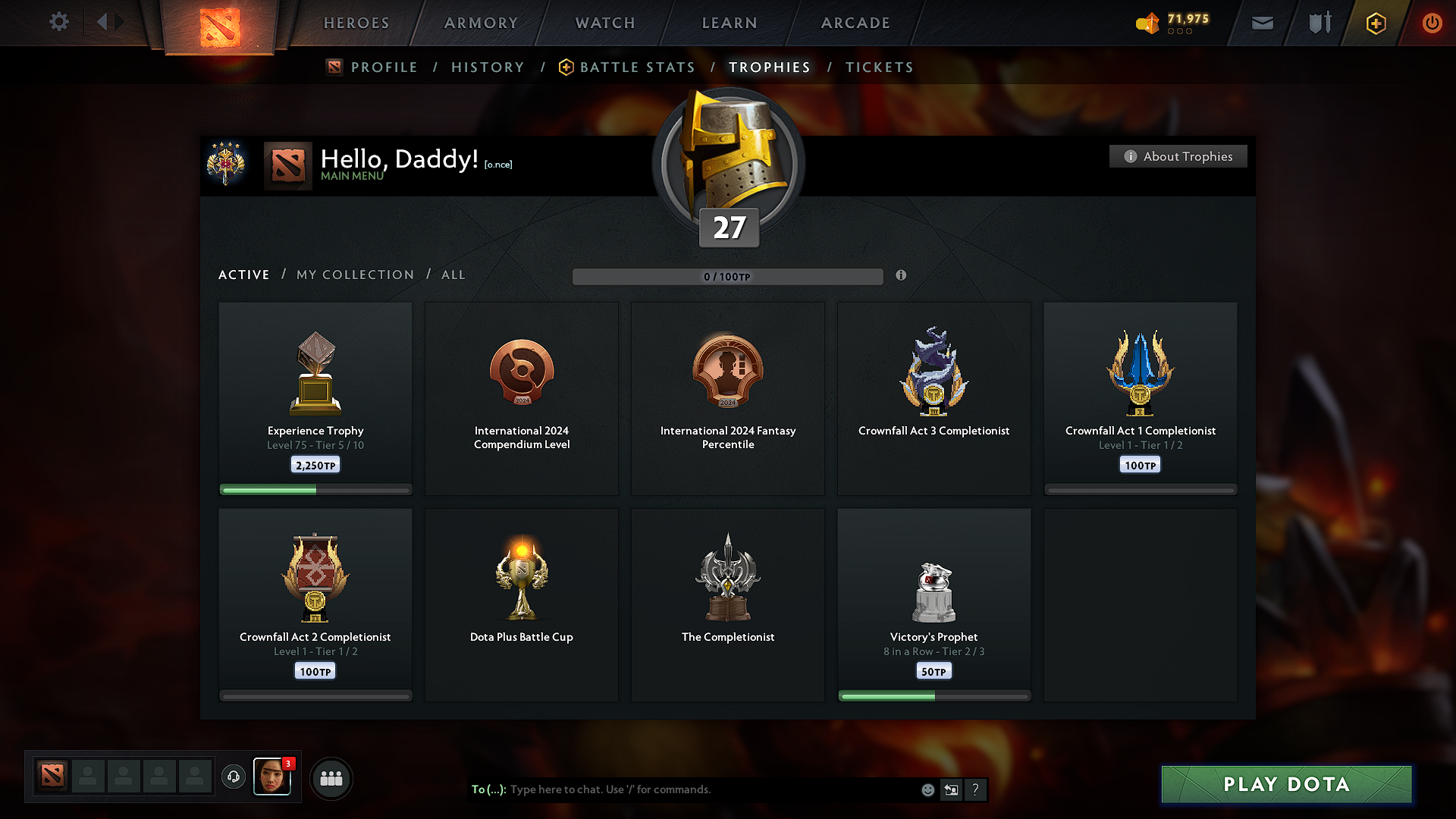Image resolution: width=1456 pixels, height=819 pixels.
Task: Click the shards balance gem icon
Action: 1147,24
